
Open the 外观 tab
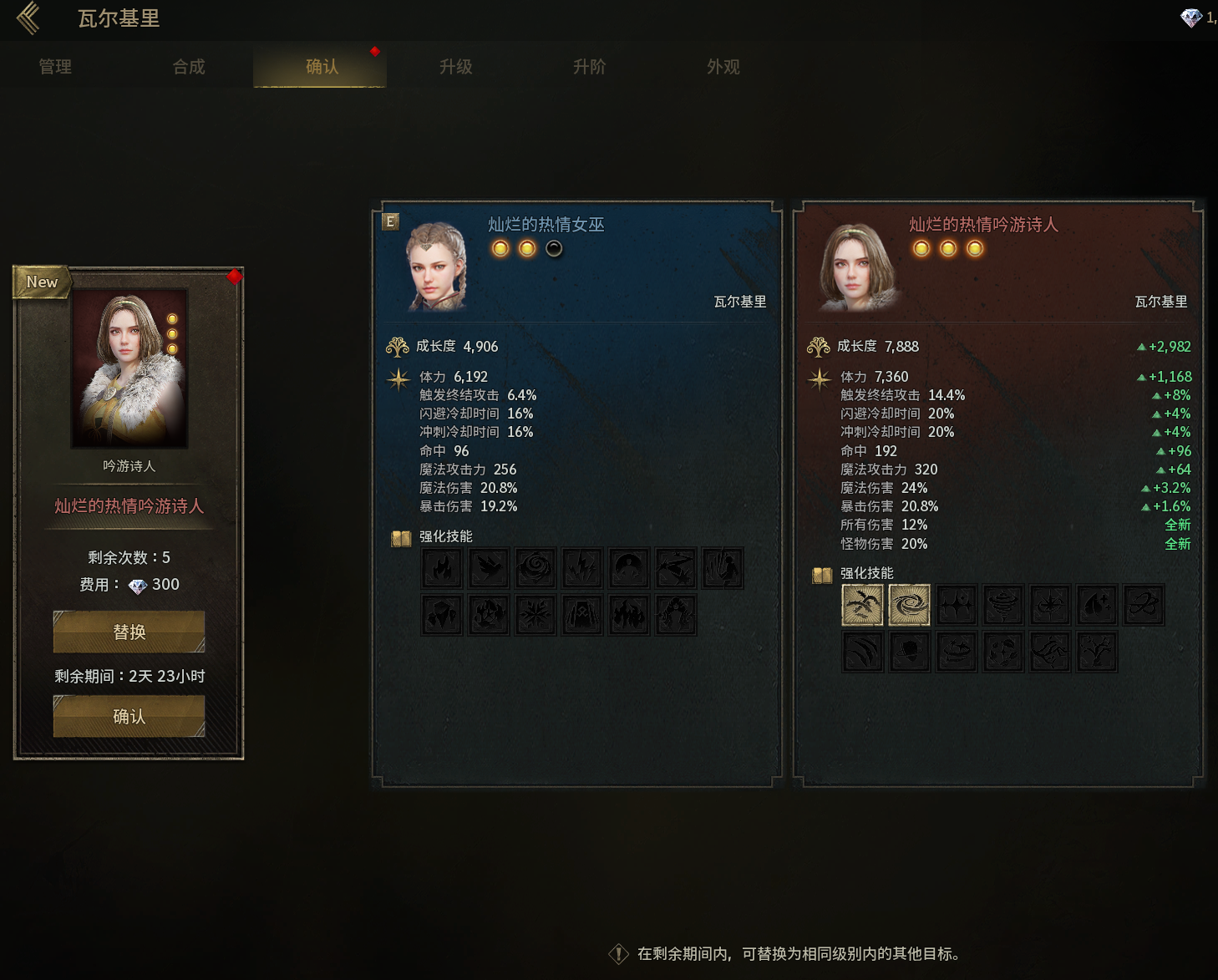click(723, 67)
